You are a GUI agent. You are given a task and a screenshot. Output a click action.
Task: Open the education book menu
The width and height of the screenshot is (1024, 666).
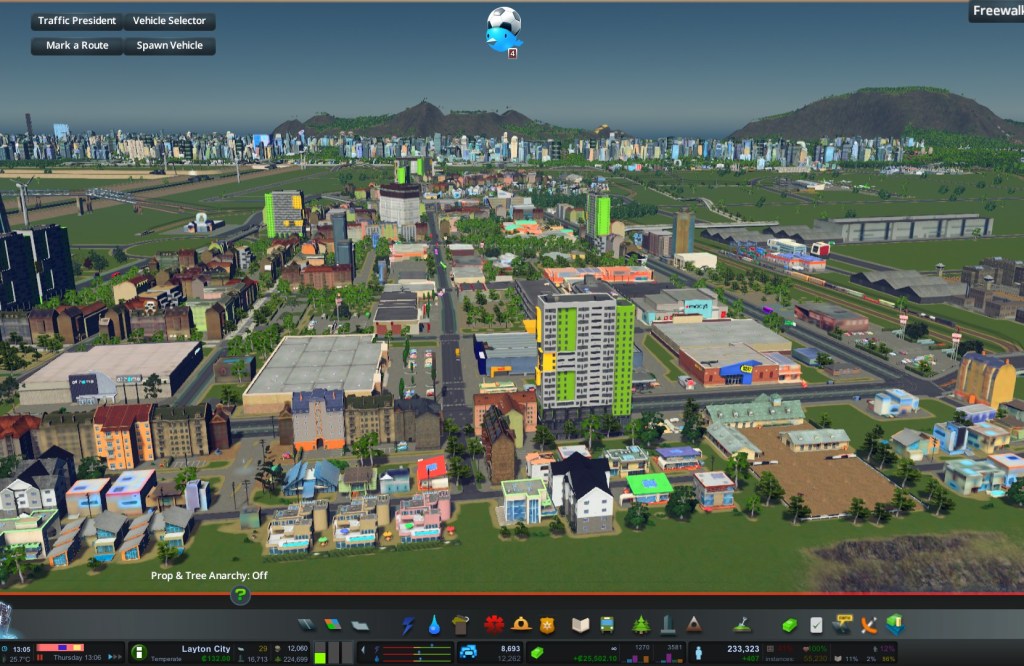coord(580,625)
